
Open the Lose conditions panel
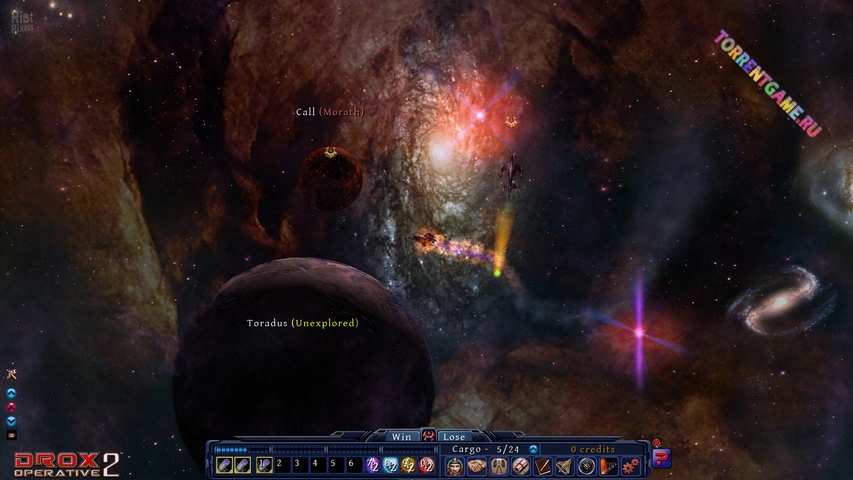454,437
